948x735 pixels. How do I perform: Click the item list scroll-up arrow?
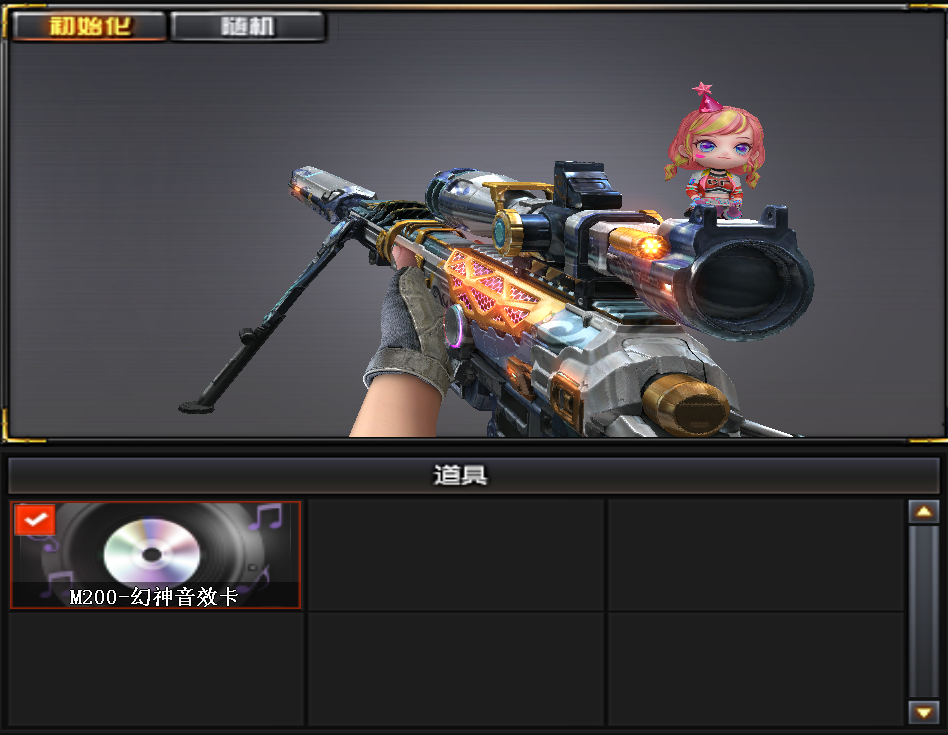(x=923, y=512)
